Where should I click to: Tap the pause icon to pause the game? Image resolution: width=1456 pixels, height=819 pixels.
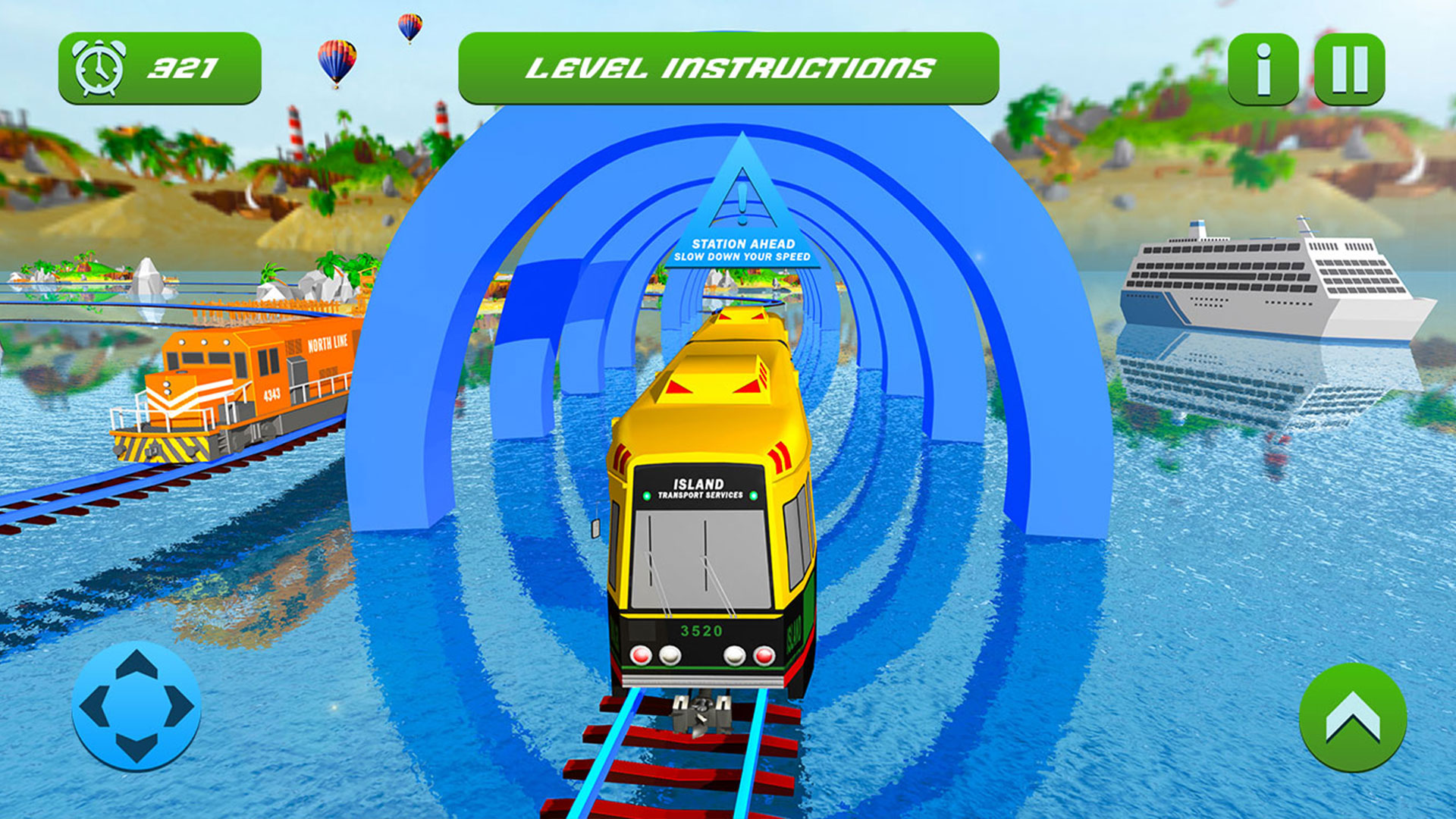(x=1349, y=68)
